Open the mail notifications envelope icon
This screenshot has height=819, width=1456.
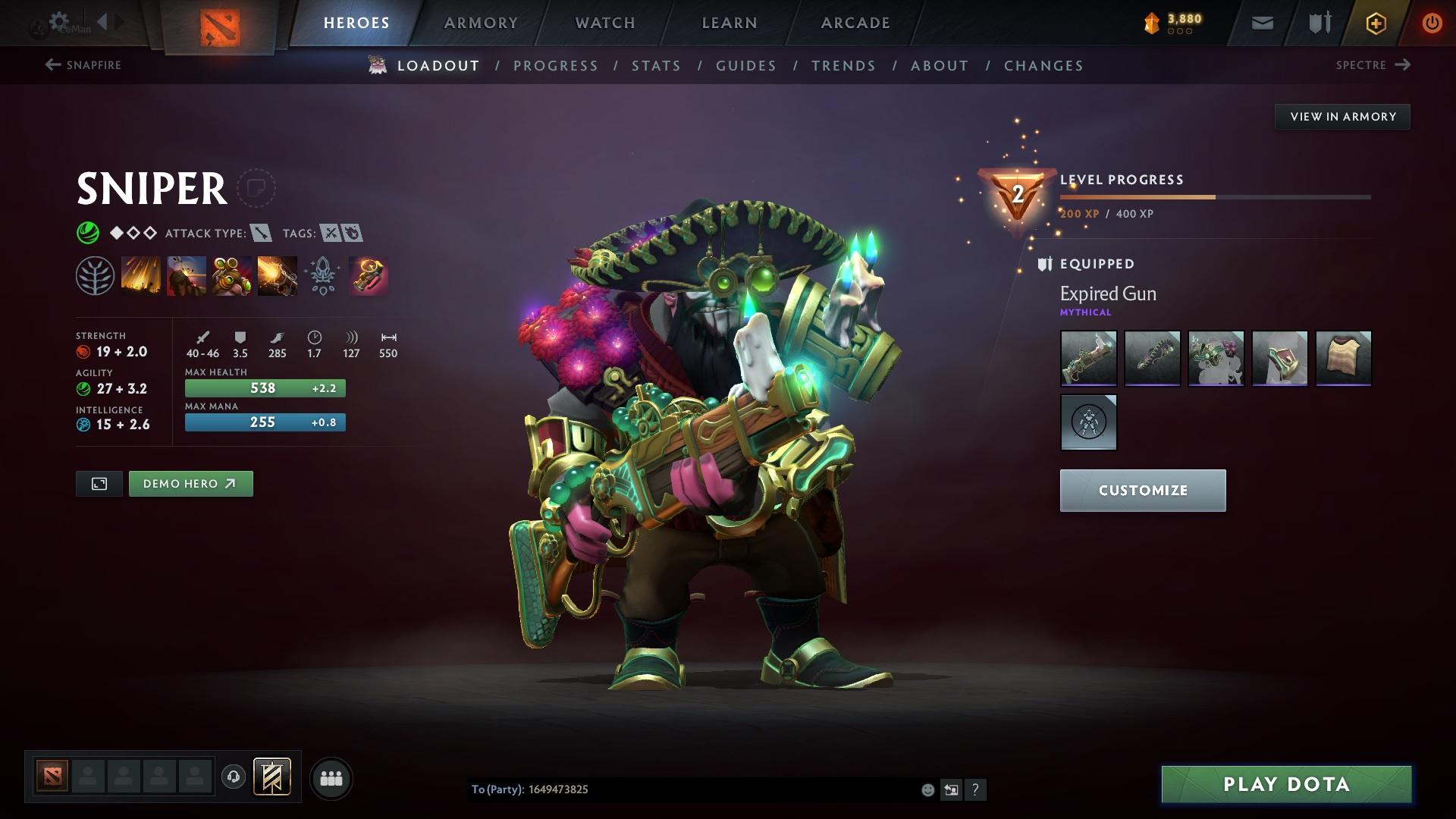point(1261,22)
